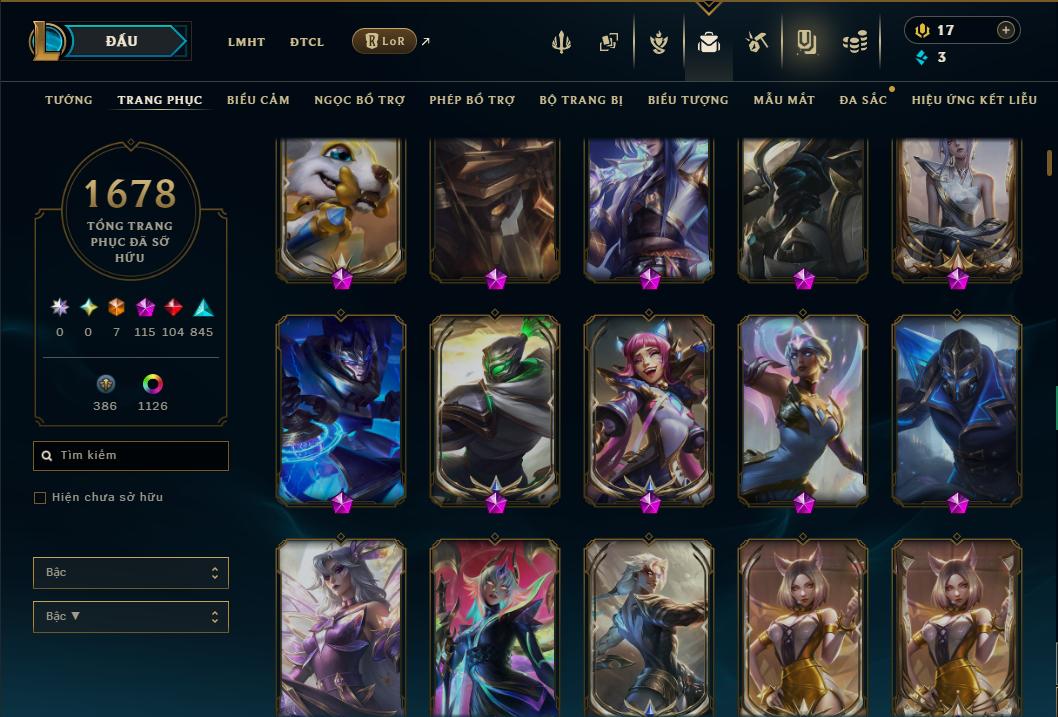Add currency with the plus button
The height and width of the screenshot is (717, 1058).
pos(1006,30)
